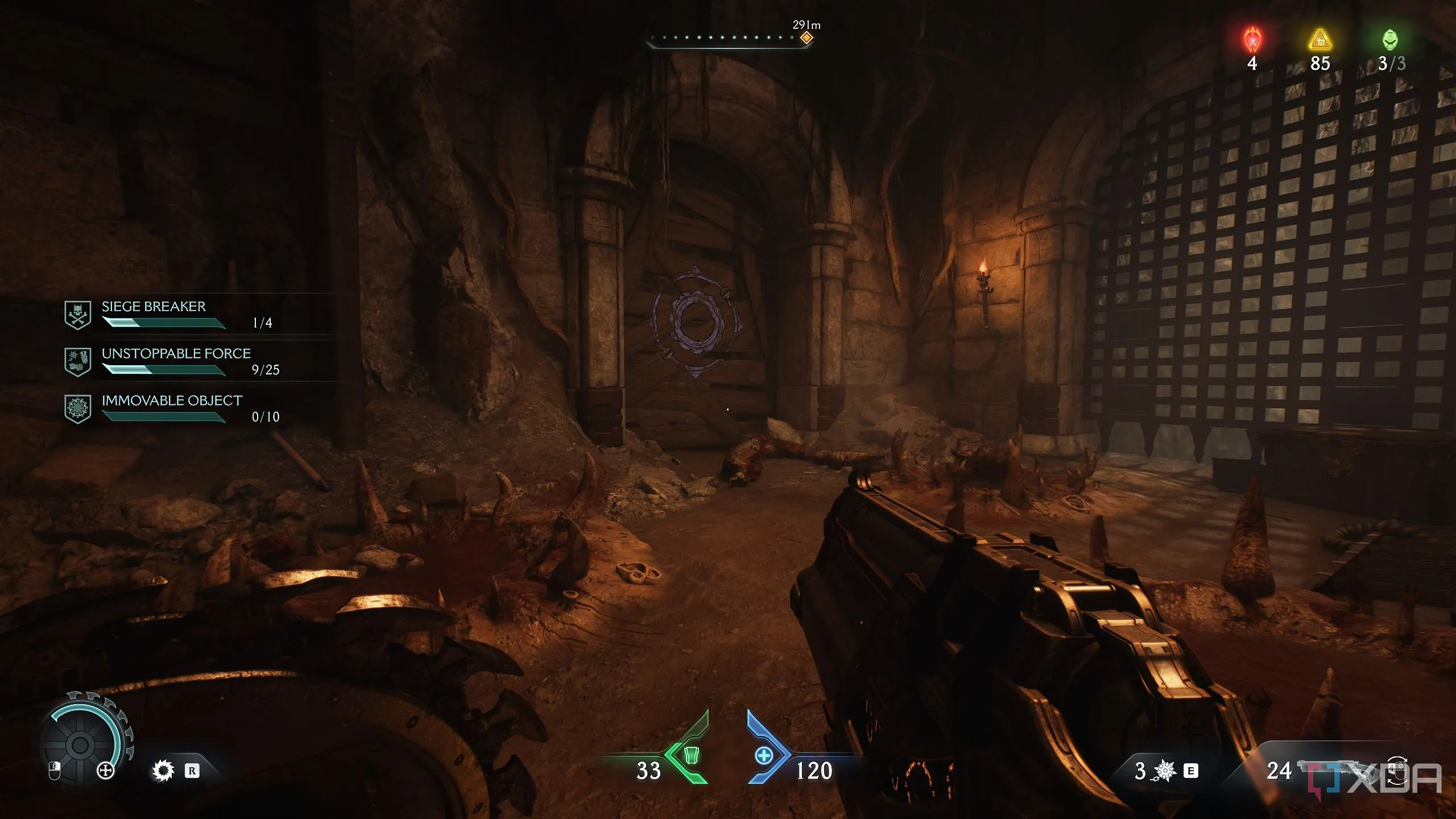The height and width of the screenshot is (819, 1456).
Task: Select the blue health cross icon
Action: click(764, 755)
